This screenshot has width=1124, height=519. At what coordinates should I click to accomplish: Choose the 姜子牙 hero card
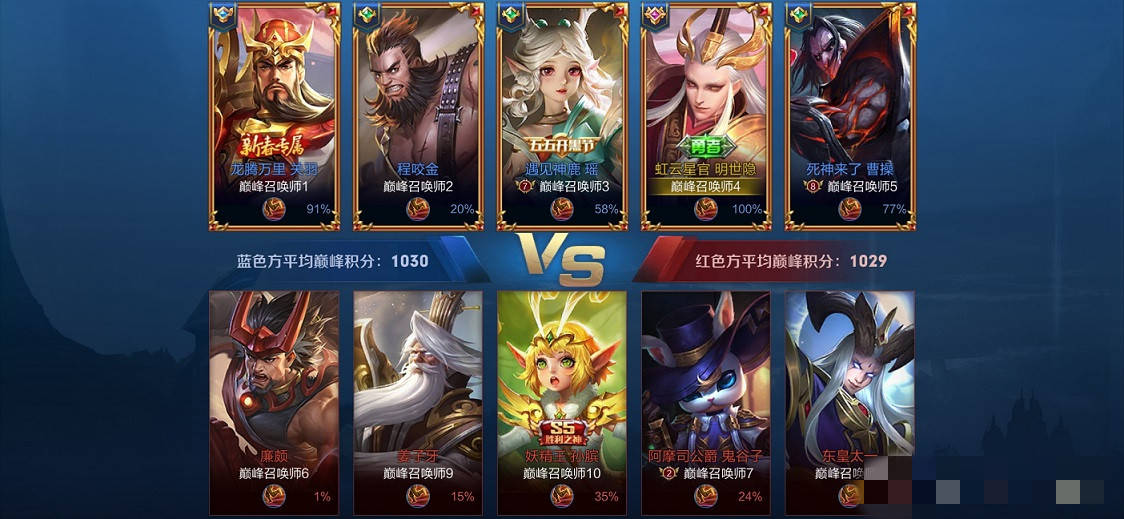point(418,390)
